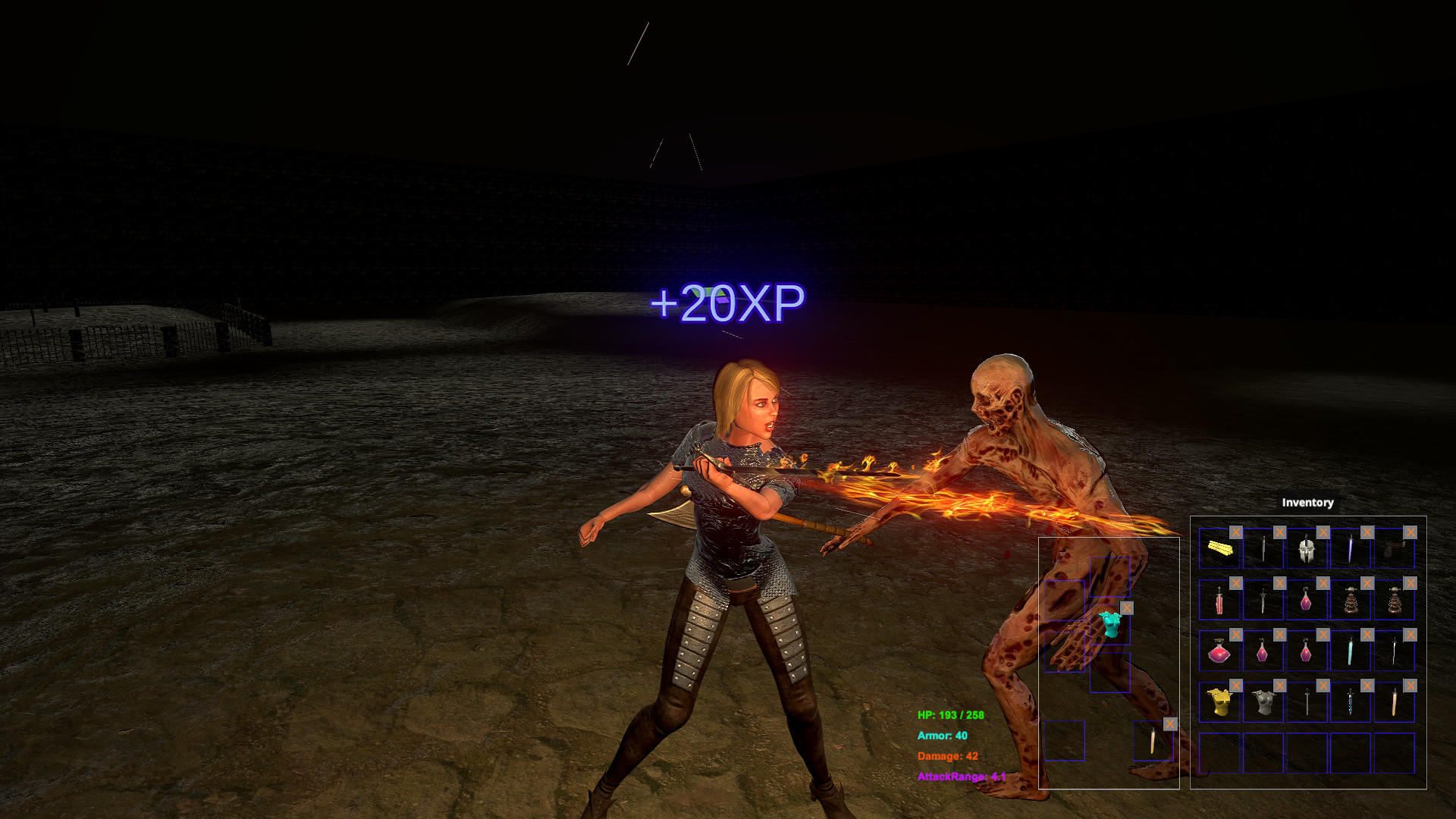Select the silver chestplate armor
1456x819 pixels.
tap(1263, 703)
